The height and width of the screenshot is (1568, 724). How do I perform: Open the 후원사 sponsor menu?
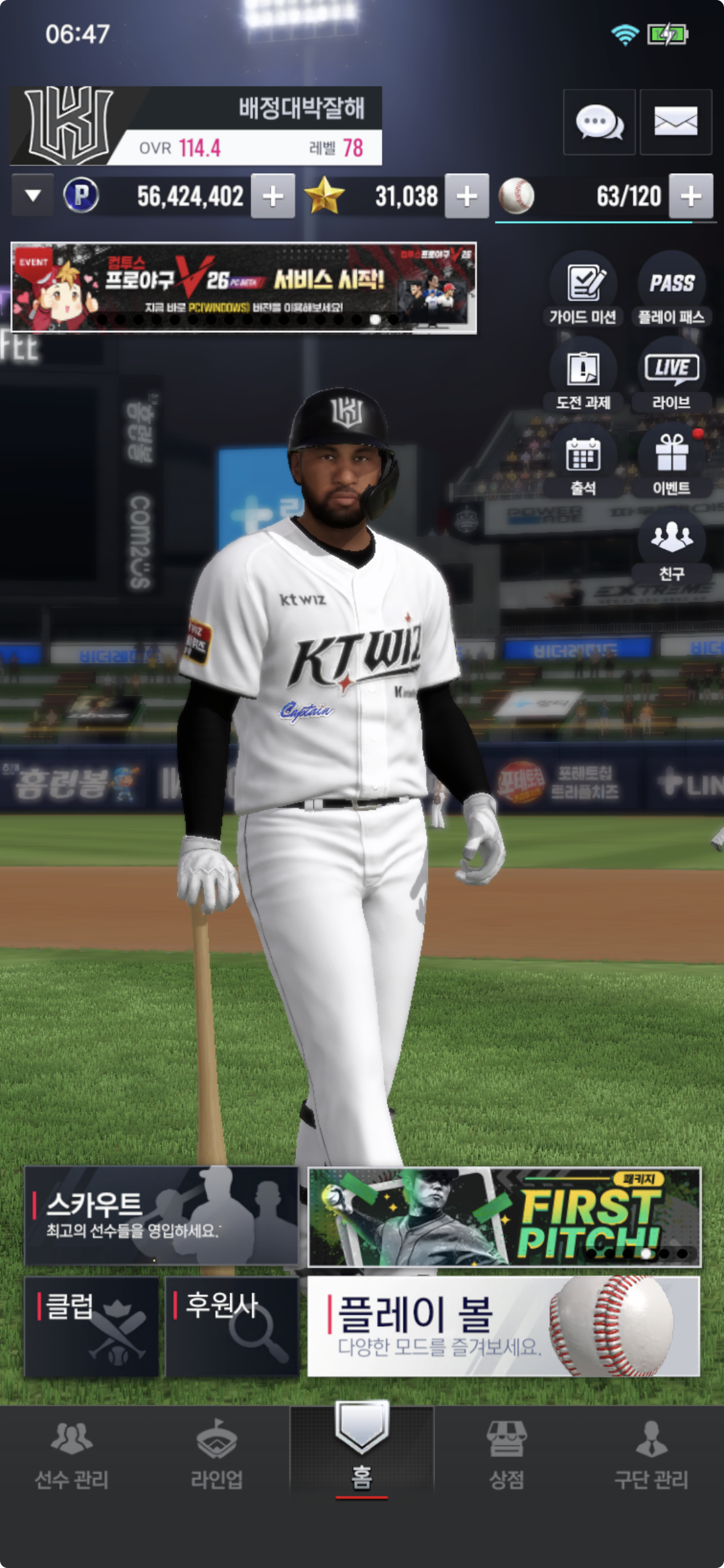[232, 1327]
